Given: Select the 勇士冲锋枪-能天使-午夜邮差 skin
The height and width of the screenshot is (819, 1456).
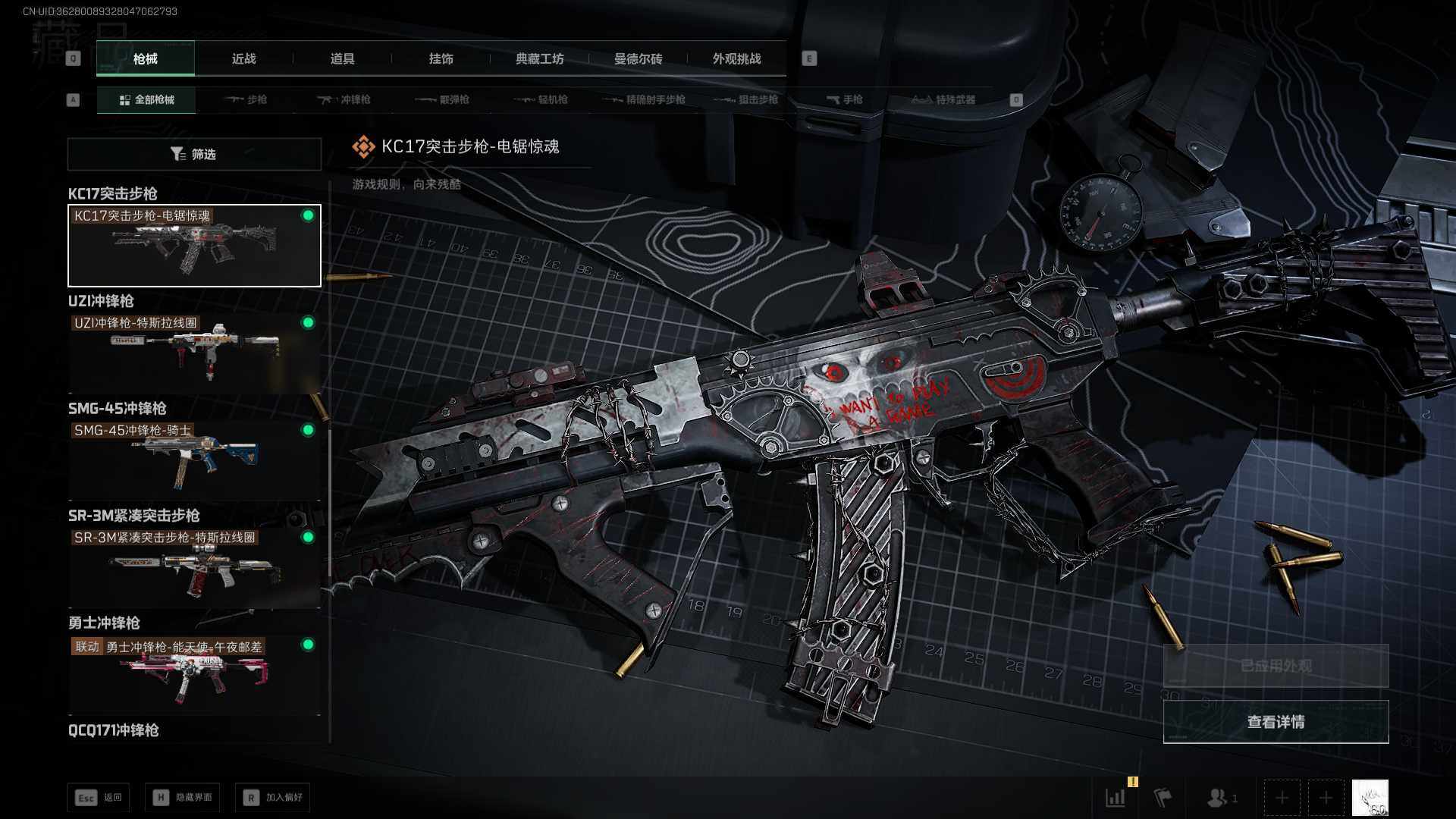Looking at the screenshot, I should point(194,674).
